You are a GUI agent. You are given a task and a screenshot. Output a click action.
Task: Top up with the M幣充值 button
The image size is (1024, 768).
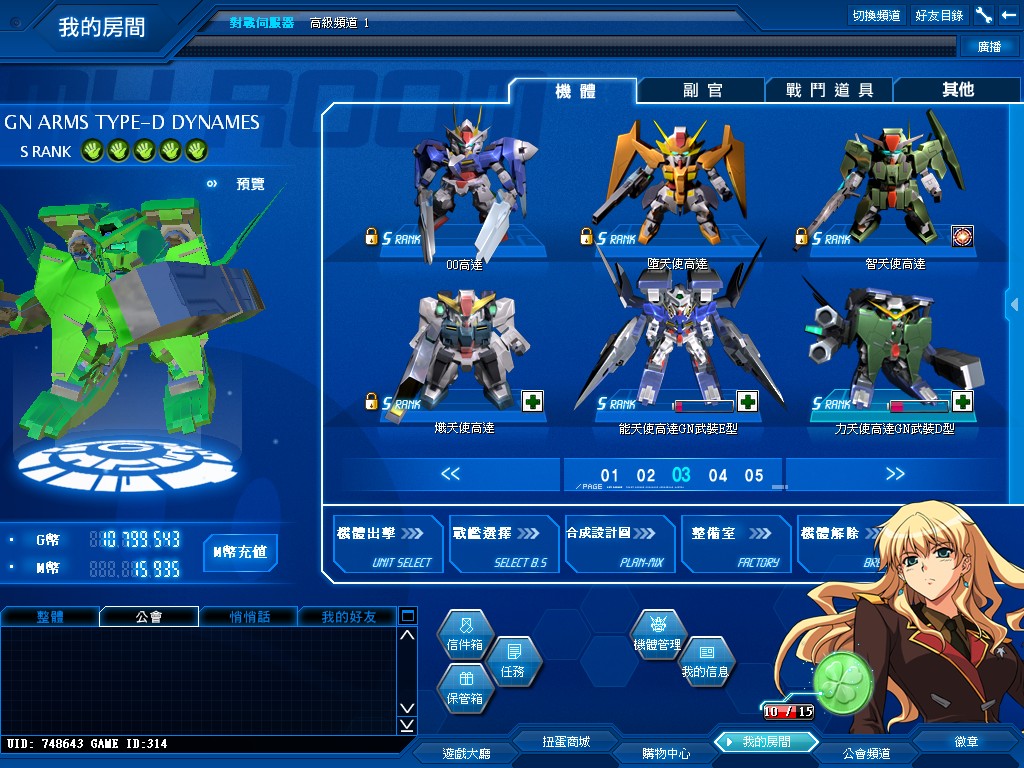240,551
